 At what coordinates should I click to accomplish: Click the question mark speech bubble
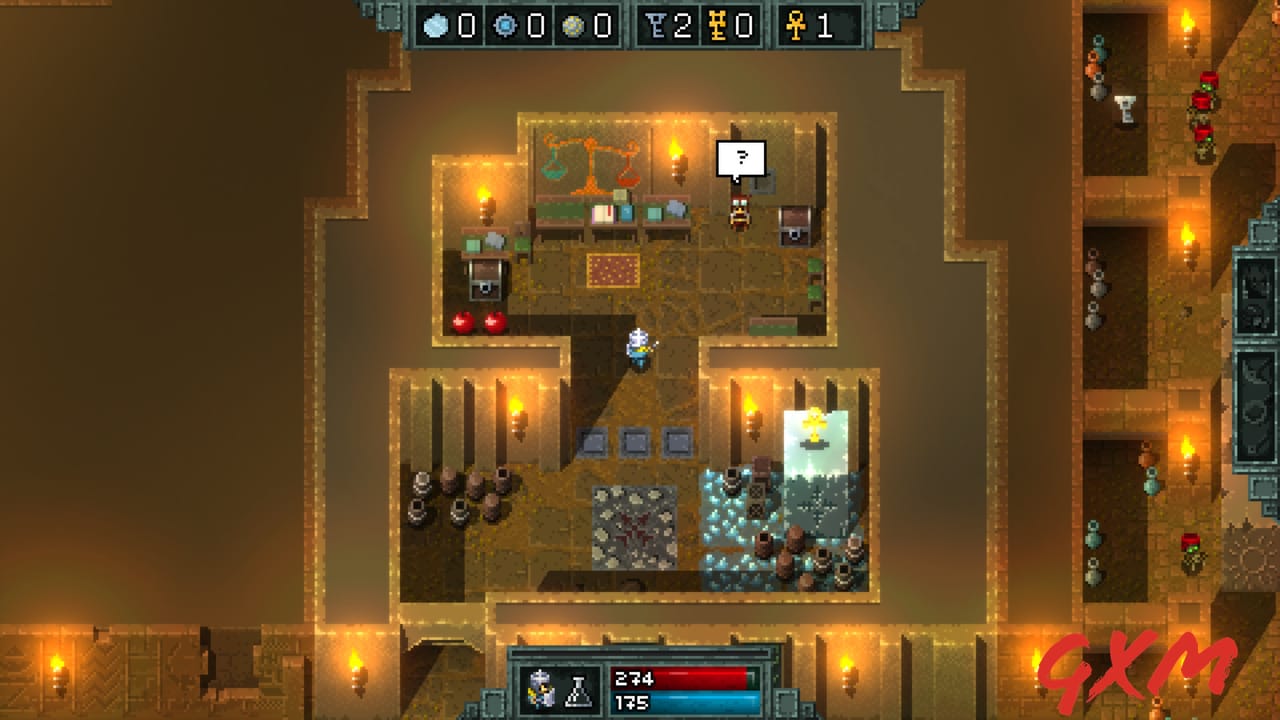(x=742, y=156)
